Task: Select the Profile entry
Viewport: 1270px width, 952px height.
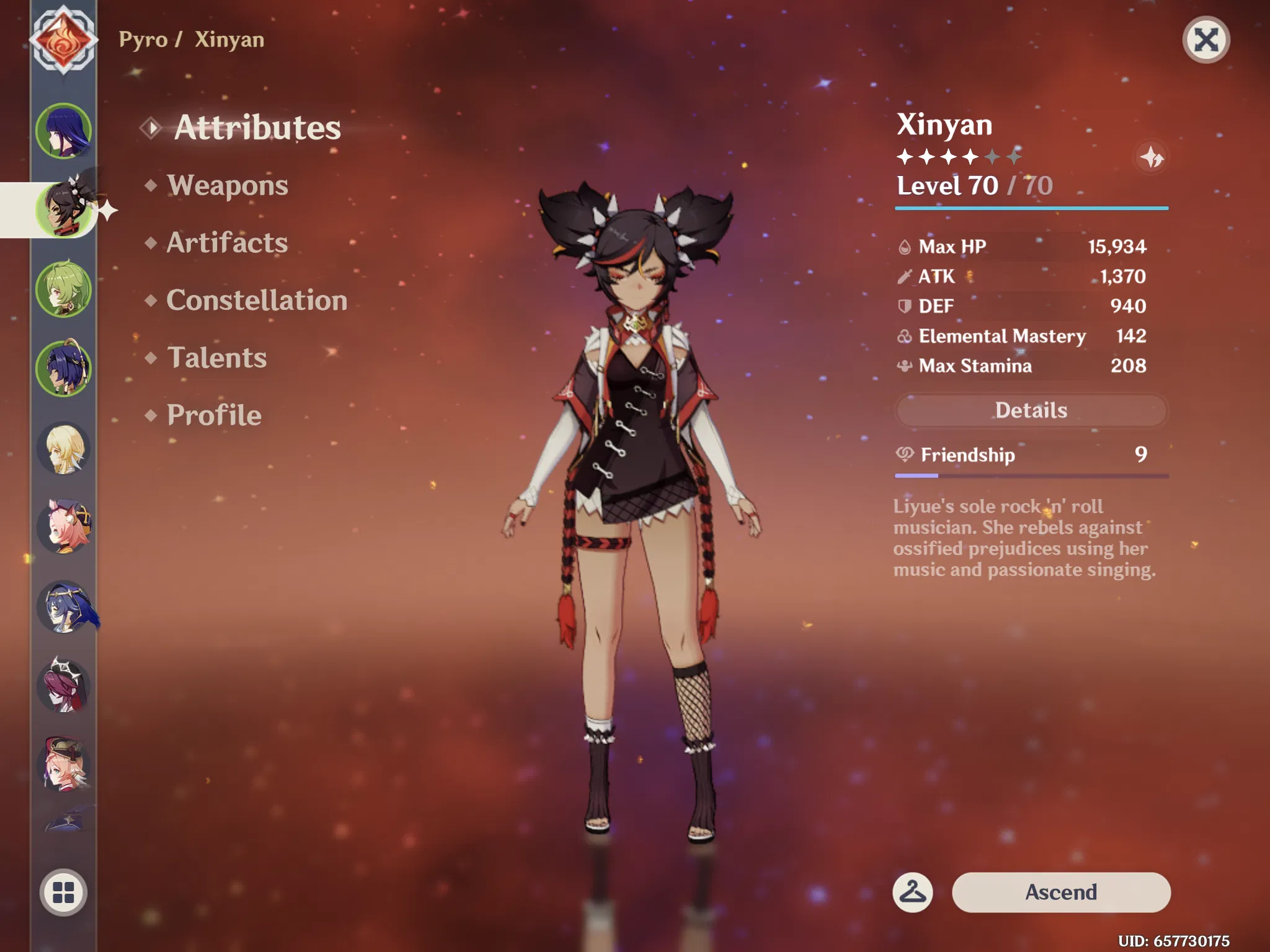Action: click(x=214, y=415)
